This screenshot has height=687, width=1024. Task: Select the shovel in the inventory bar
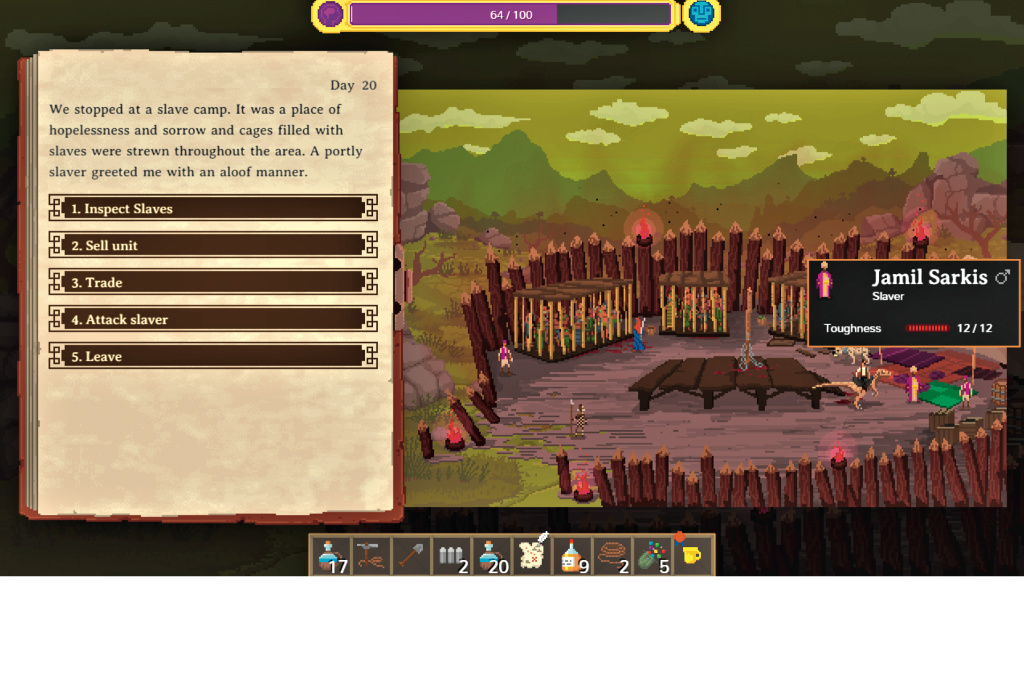pyautogui.click(x=411, y=555)
